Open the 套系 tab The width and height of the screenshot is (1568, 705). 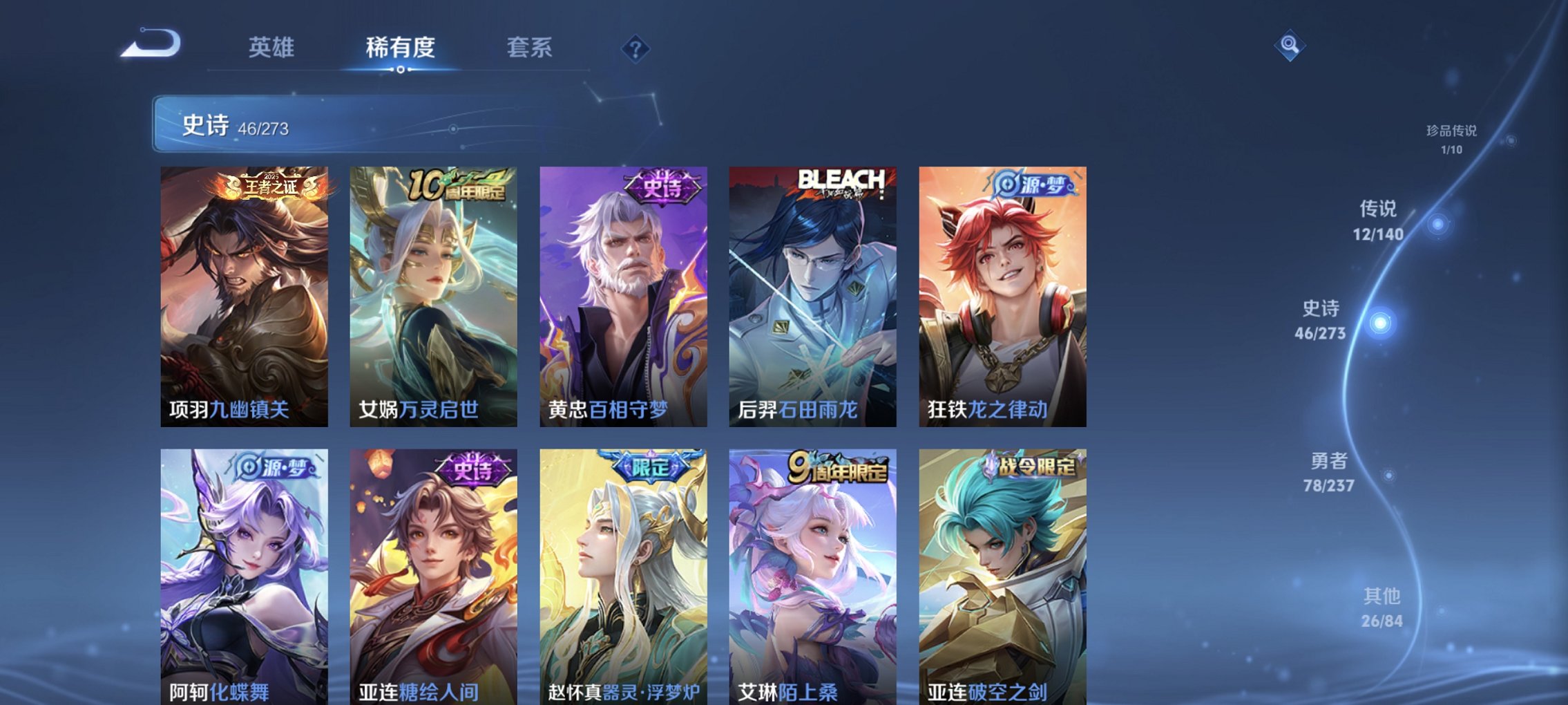[x=528, y=48]
